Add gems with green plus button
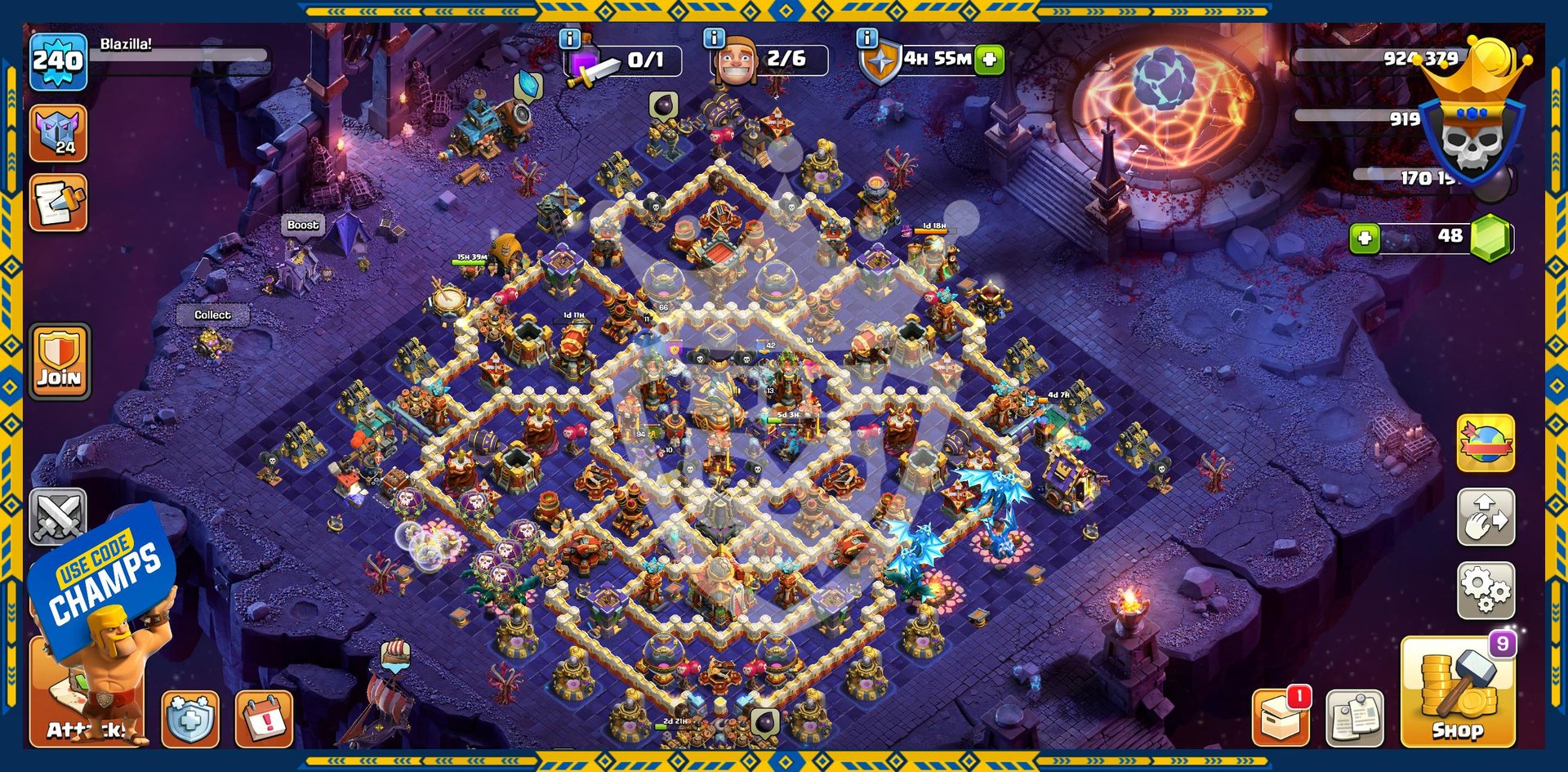The height and width of the screenshot is (772, 1568). tap(1365, 239)
